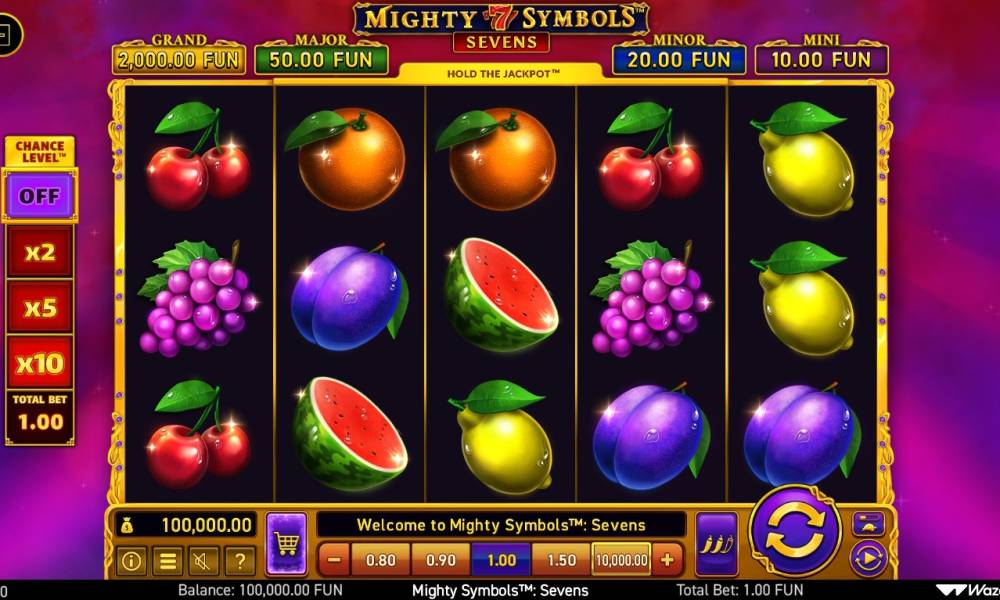
Task: Toggle the muted speaker sound button
Action: 203,561
